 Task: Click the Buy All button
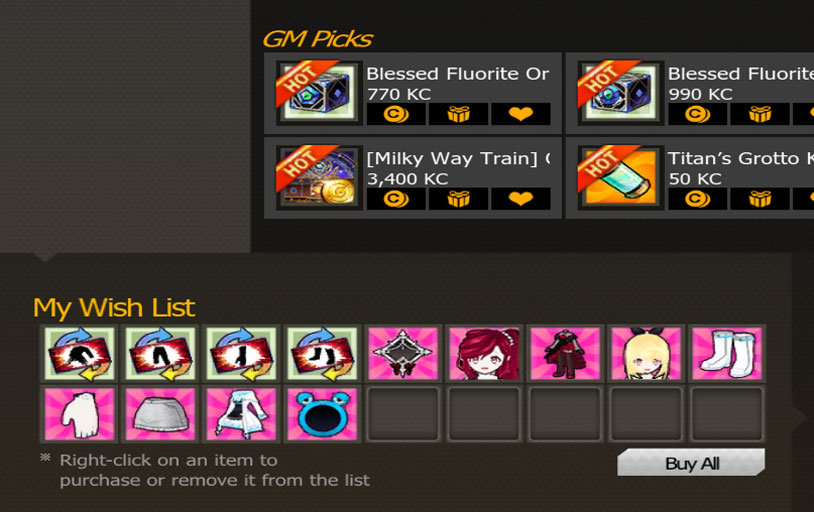pos(691,463)
